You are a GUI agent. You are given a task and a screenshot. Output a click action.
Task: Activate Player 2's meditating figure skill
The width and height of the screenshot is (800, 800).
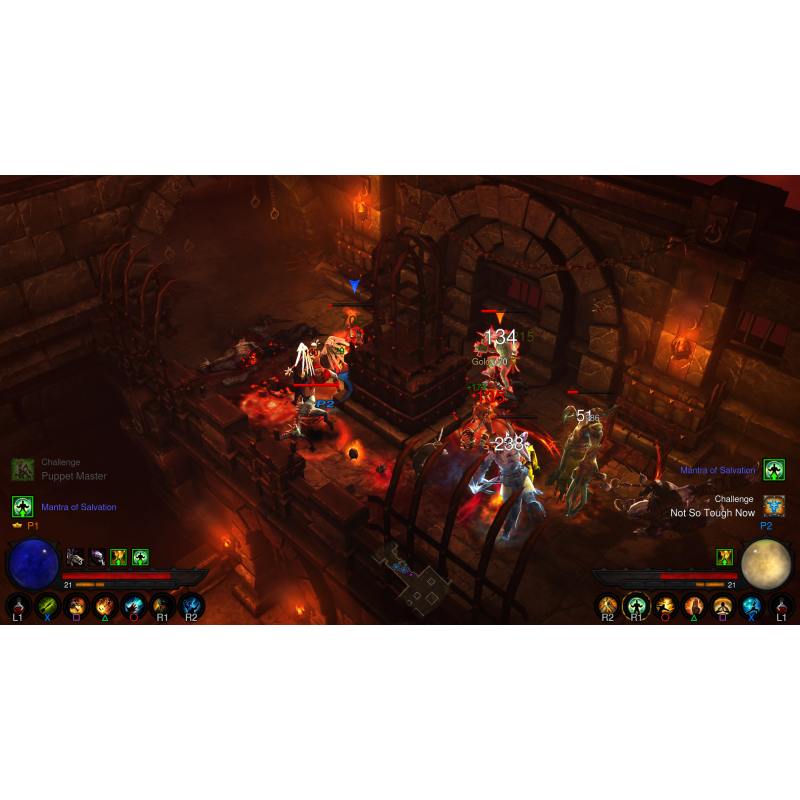723,605
